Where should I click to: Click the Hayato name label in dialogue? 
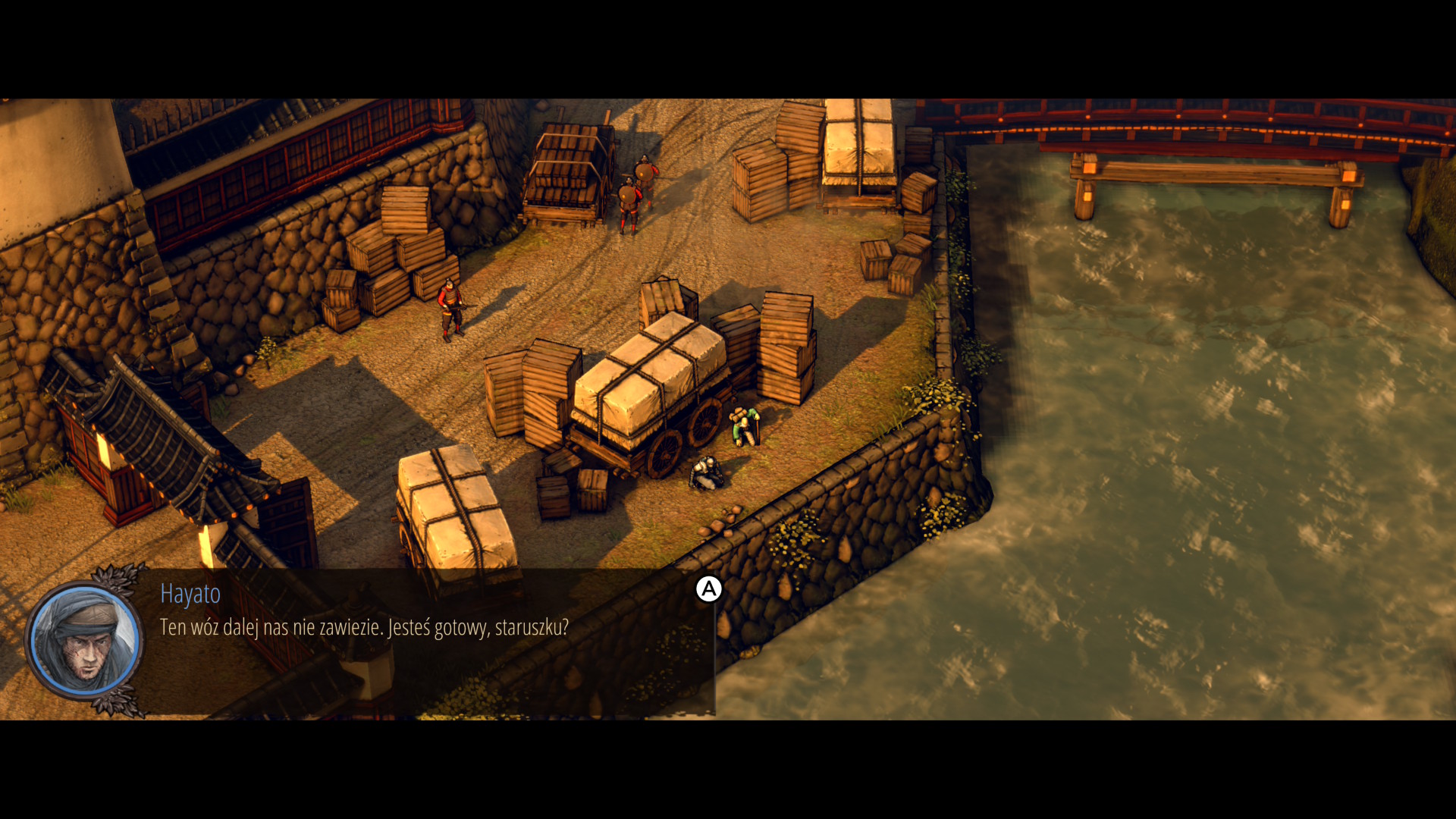tap(190, 595)
